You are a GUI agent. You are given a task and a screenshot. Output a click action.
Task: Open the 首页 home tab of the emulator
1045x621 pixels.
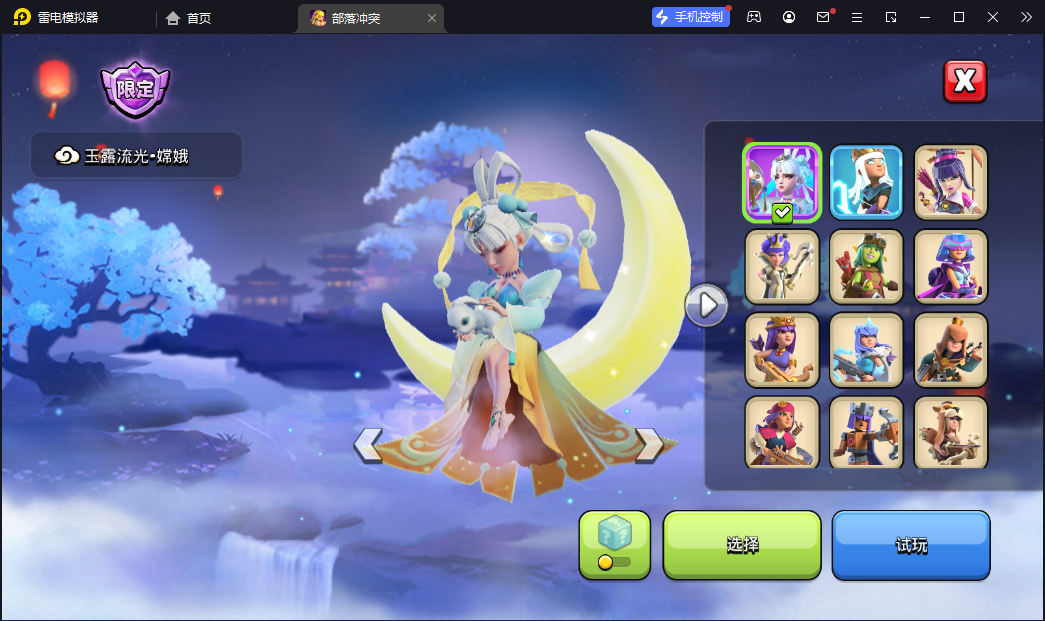pyautogui.click(x=189, y=18)
